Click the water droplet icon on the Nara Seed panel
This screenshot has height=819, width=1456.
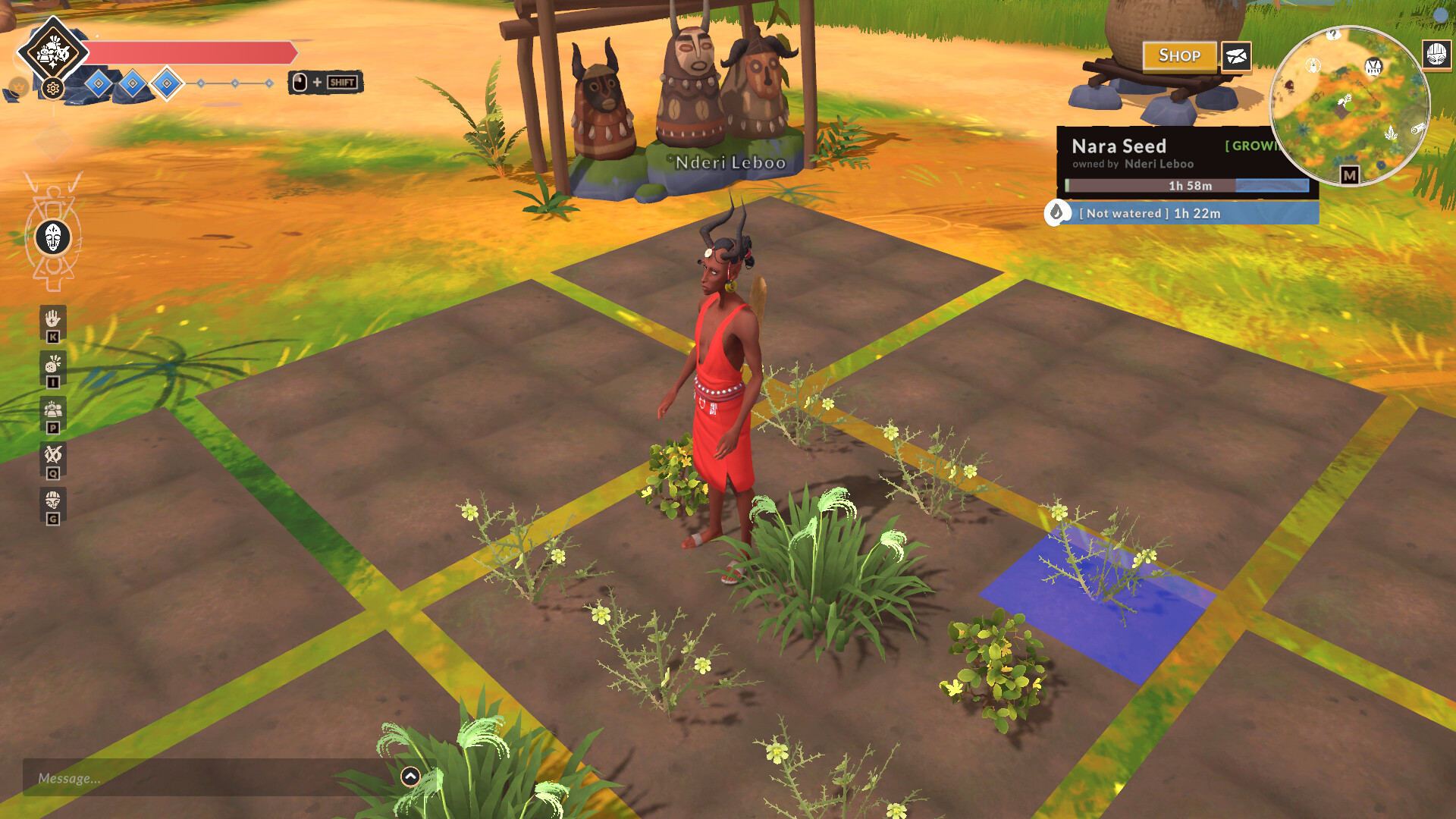pyautogui.click(x=1057, y=214)
